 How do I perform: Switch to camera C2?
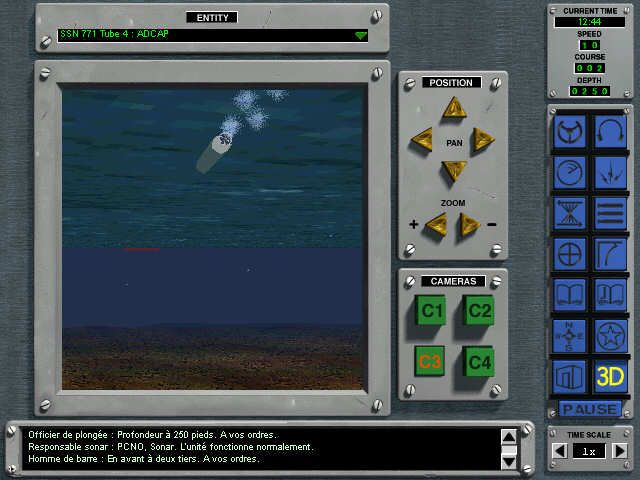[x=480, y=311]
